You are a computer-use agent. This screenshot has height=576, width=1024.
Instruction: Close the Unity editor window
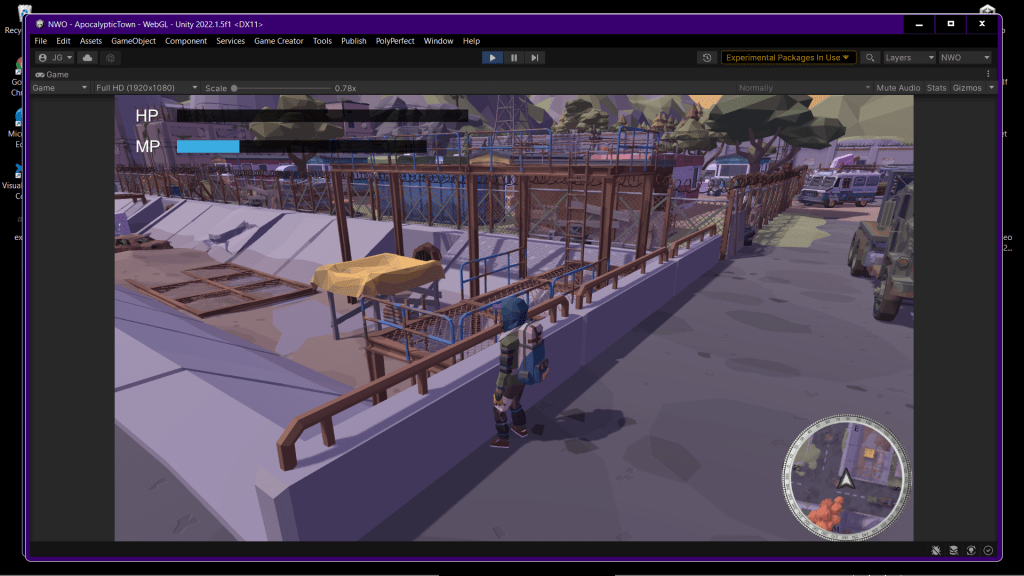click(983, 23)
